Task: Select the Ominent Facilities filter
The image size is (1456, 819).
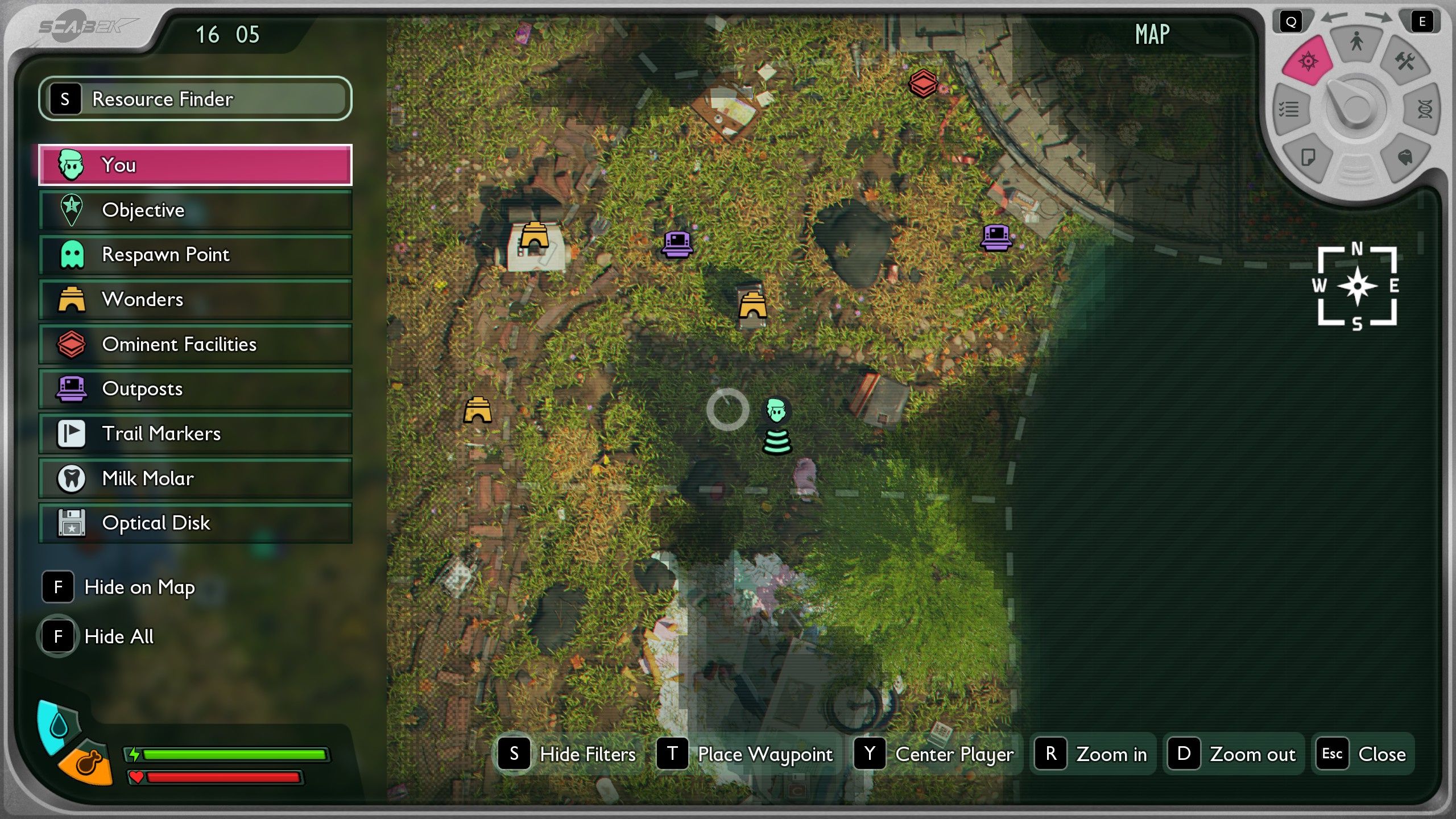Action: click(195, 344)
